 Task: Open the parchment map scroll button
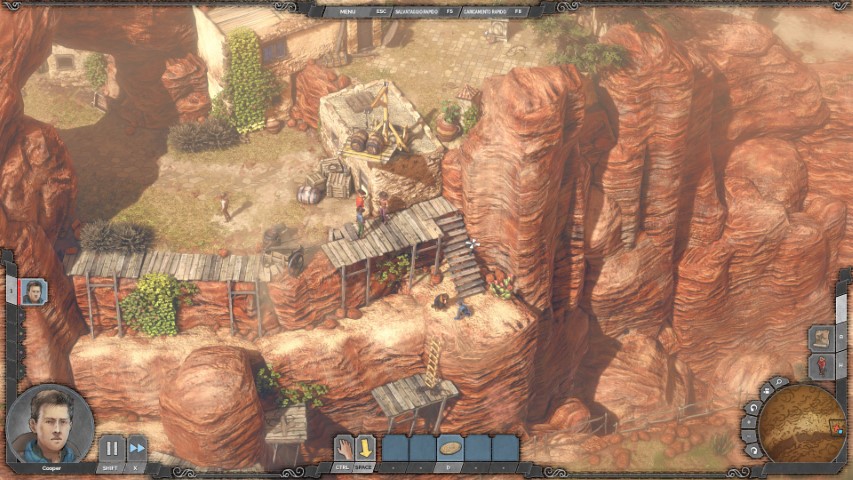point(821,338)
